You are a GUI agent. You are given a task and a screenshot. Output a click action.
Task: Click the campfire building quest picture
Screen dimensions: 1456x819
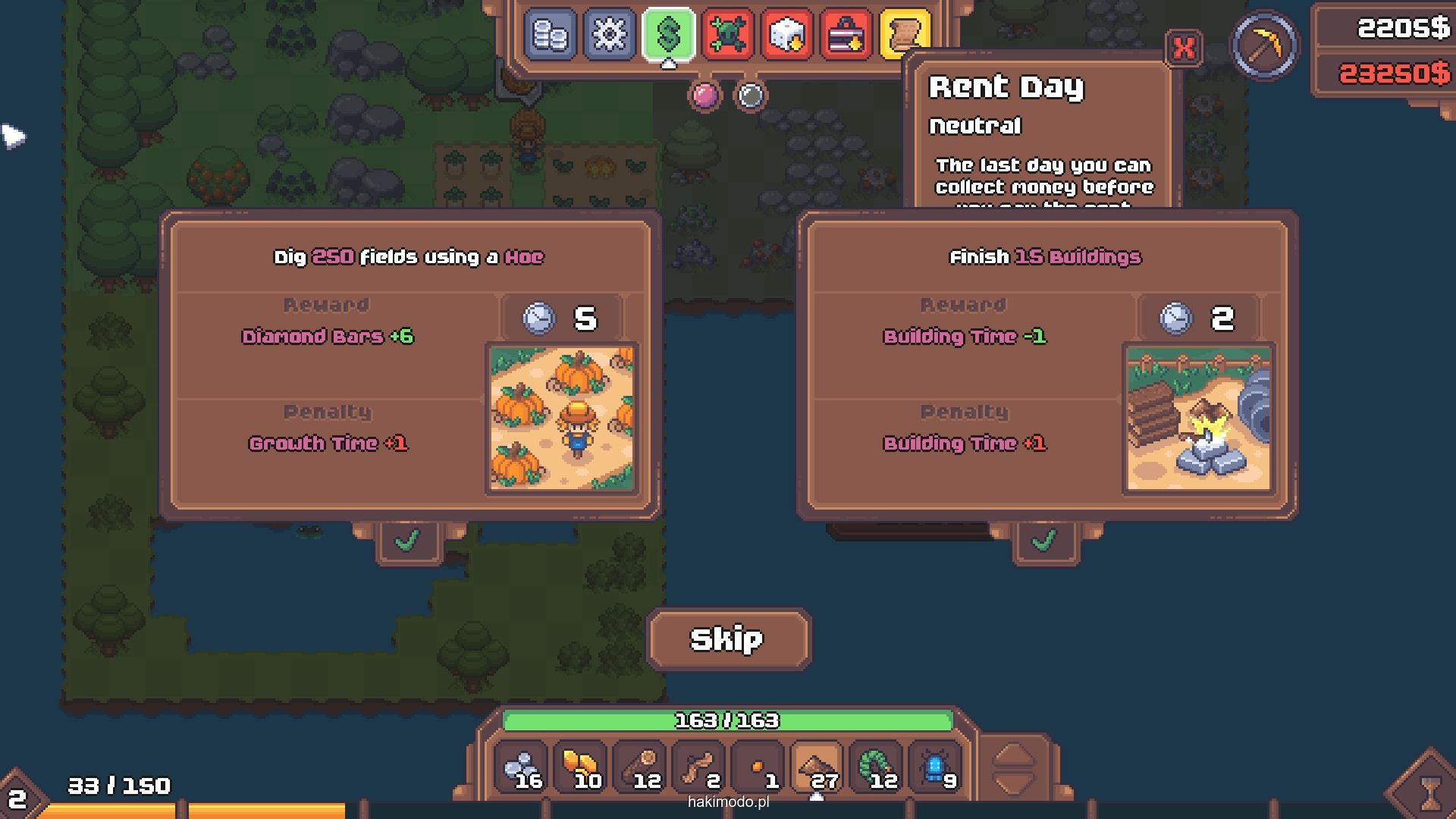tap(1198, 417)
